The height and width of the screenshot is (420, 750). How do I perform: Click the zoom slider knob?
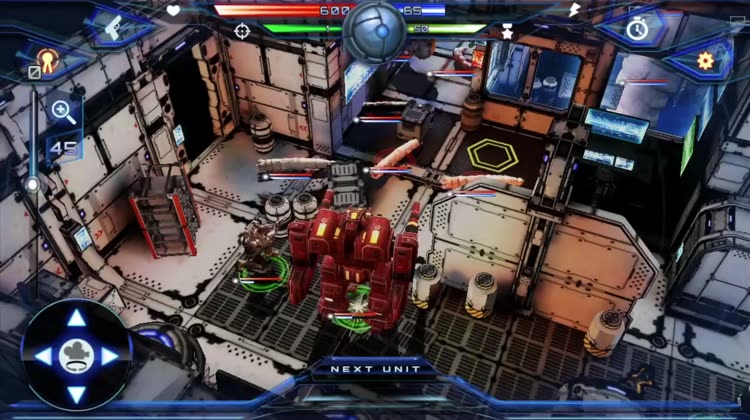tap(33, 185)
